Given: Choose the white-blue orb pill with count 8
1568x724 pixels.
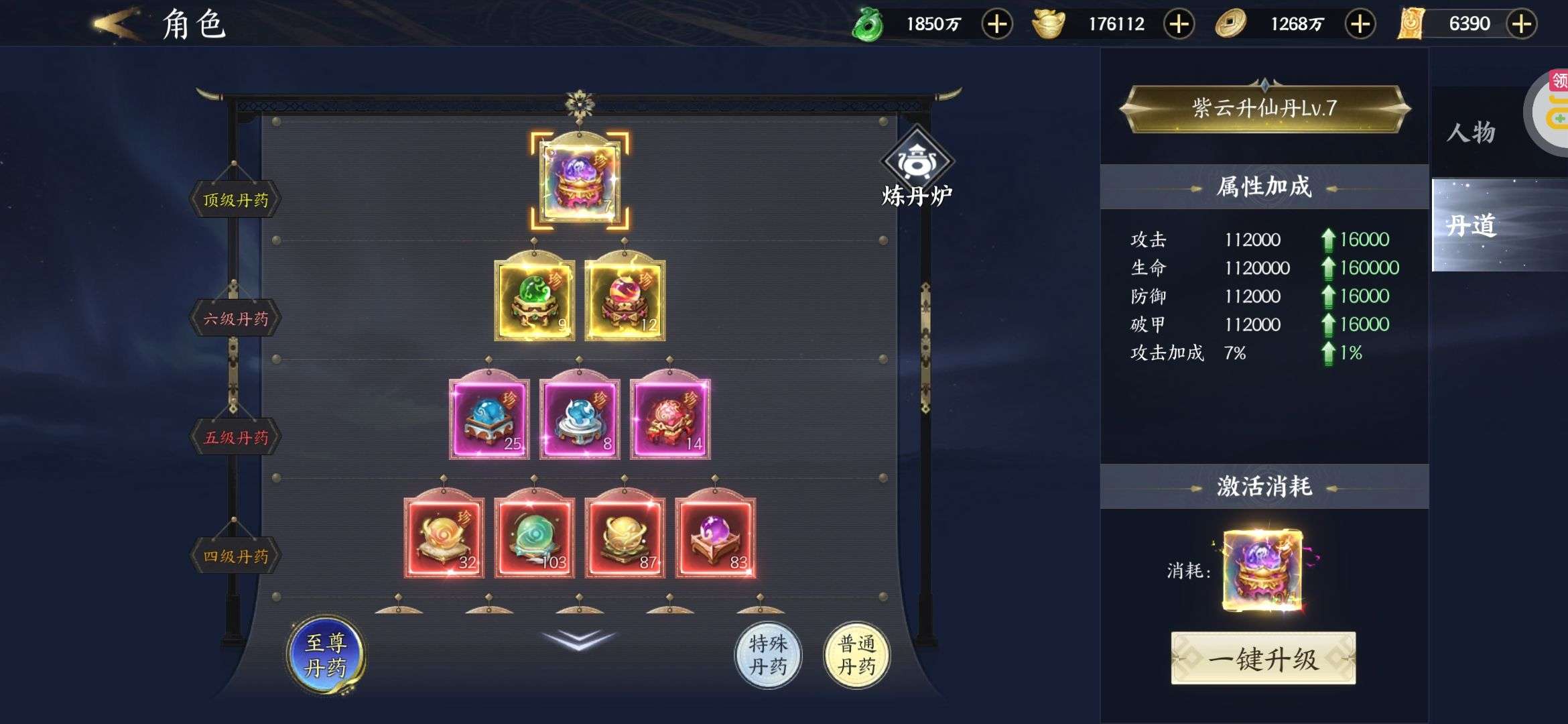Looking at the screenshot, I should coord(580,419).
